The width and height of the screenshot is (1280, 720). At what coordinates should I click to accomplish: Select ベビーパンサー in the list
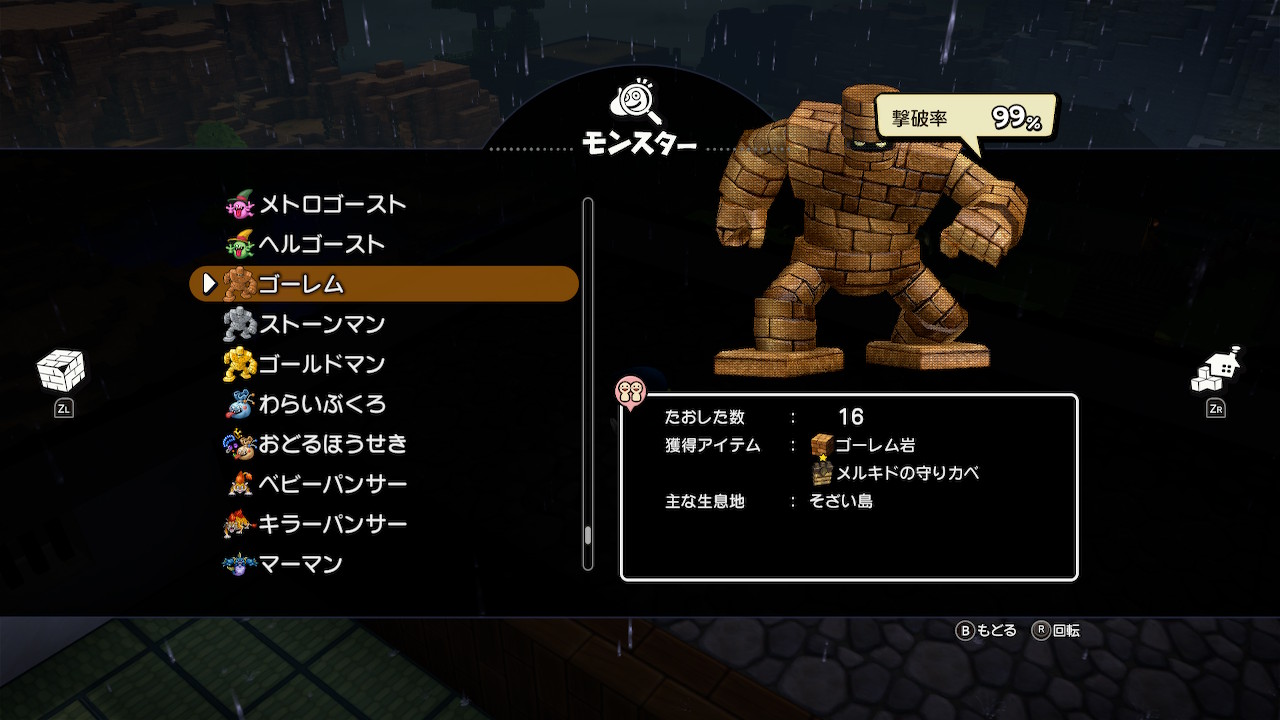click(x=332, y=484)
